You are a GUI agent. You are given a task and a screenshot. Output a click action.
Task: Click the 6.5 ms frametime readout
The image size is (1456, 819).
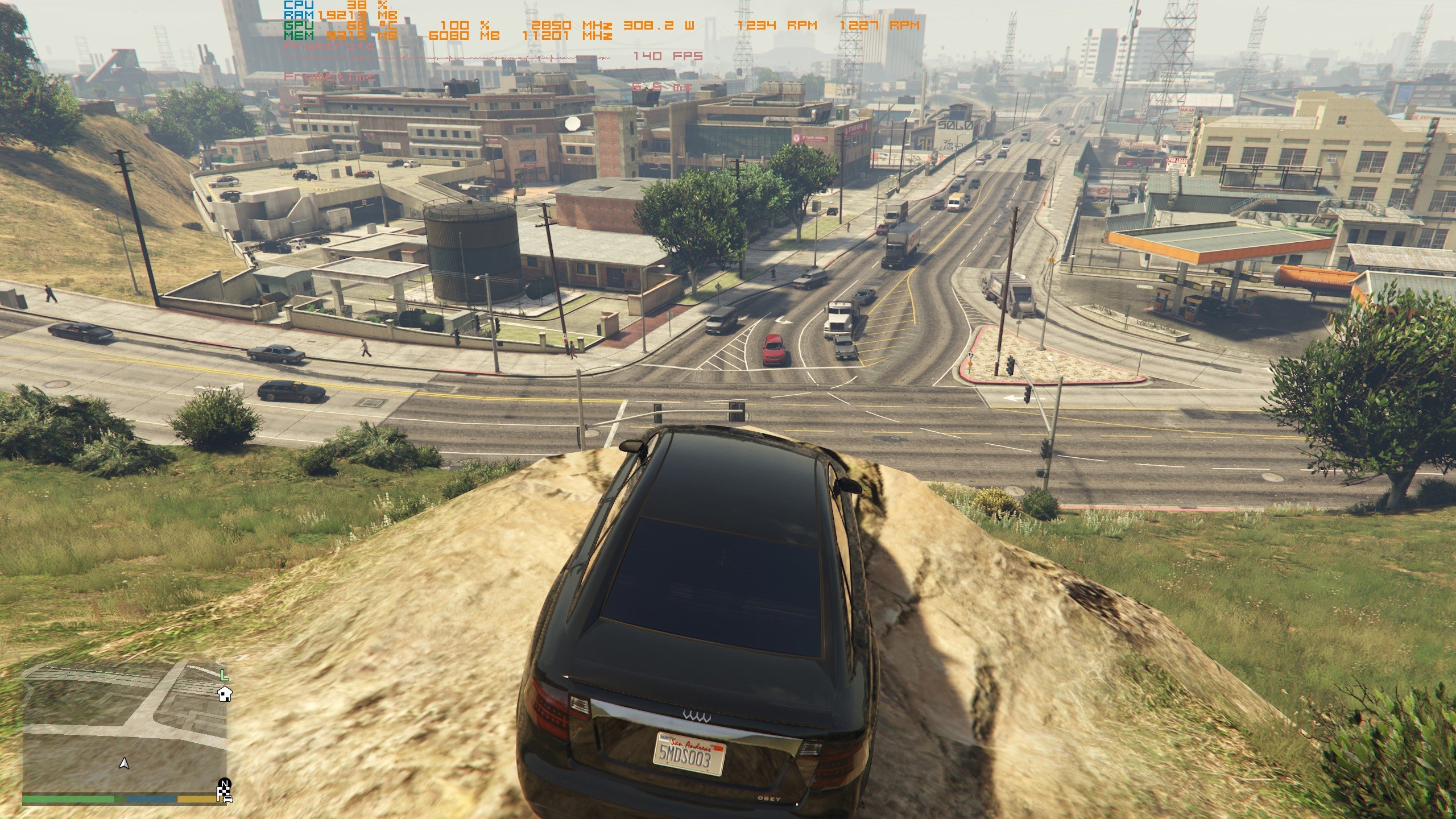661,86
